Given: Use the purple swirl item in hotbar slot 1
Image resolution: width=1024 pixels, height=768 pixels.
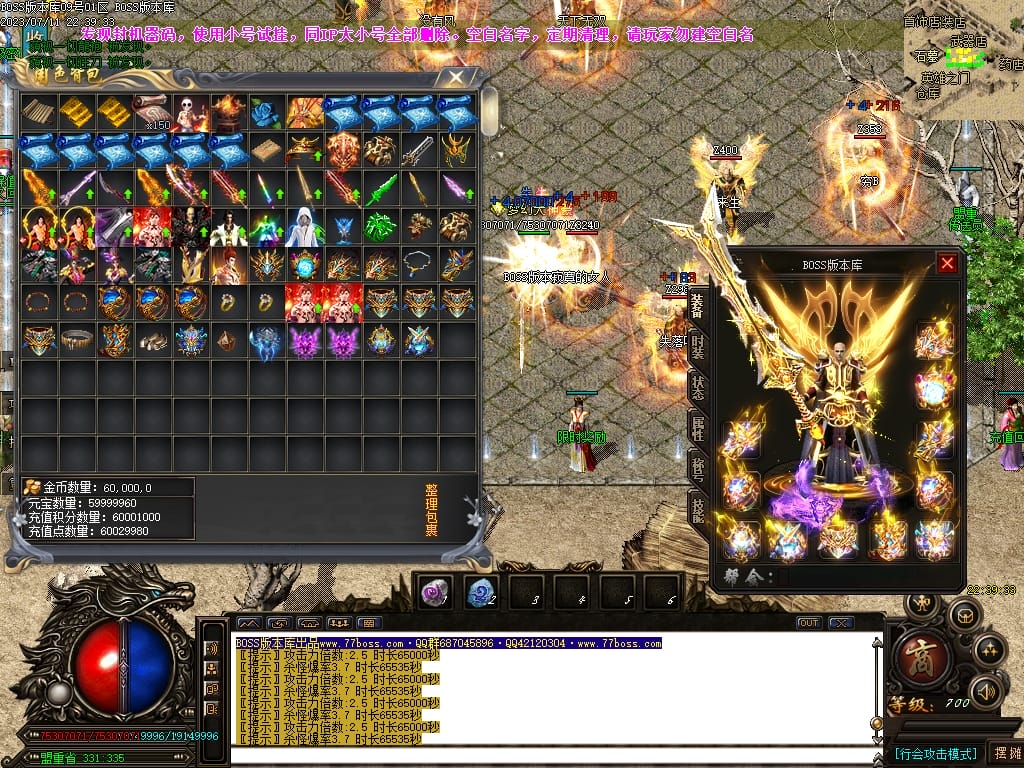Looking at the screenshot, I should point(435,592).
